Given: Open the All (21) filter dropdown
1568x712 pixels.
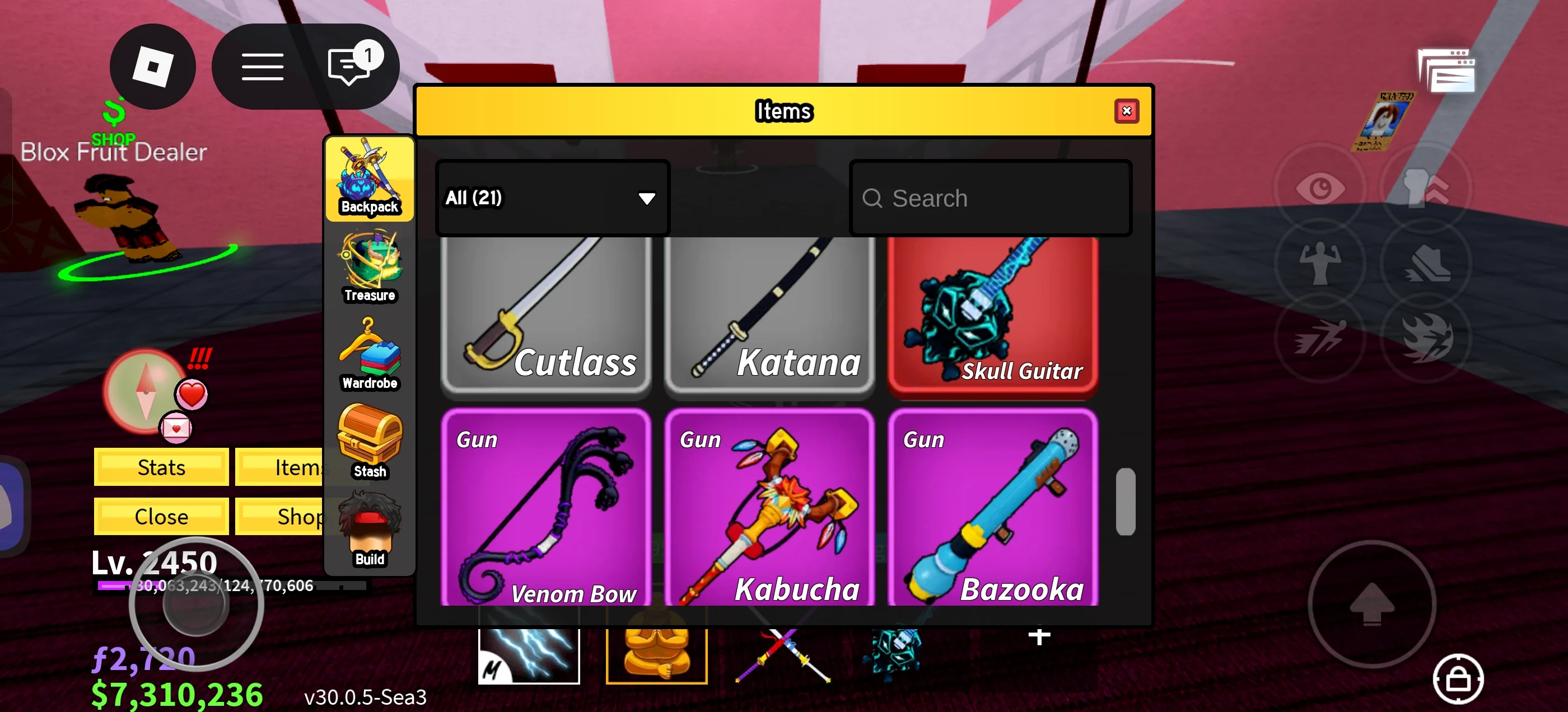Looking at the screenshot, I should pos(552,198).
